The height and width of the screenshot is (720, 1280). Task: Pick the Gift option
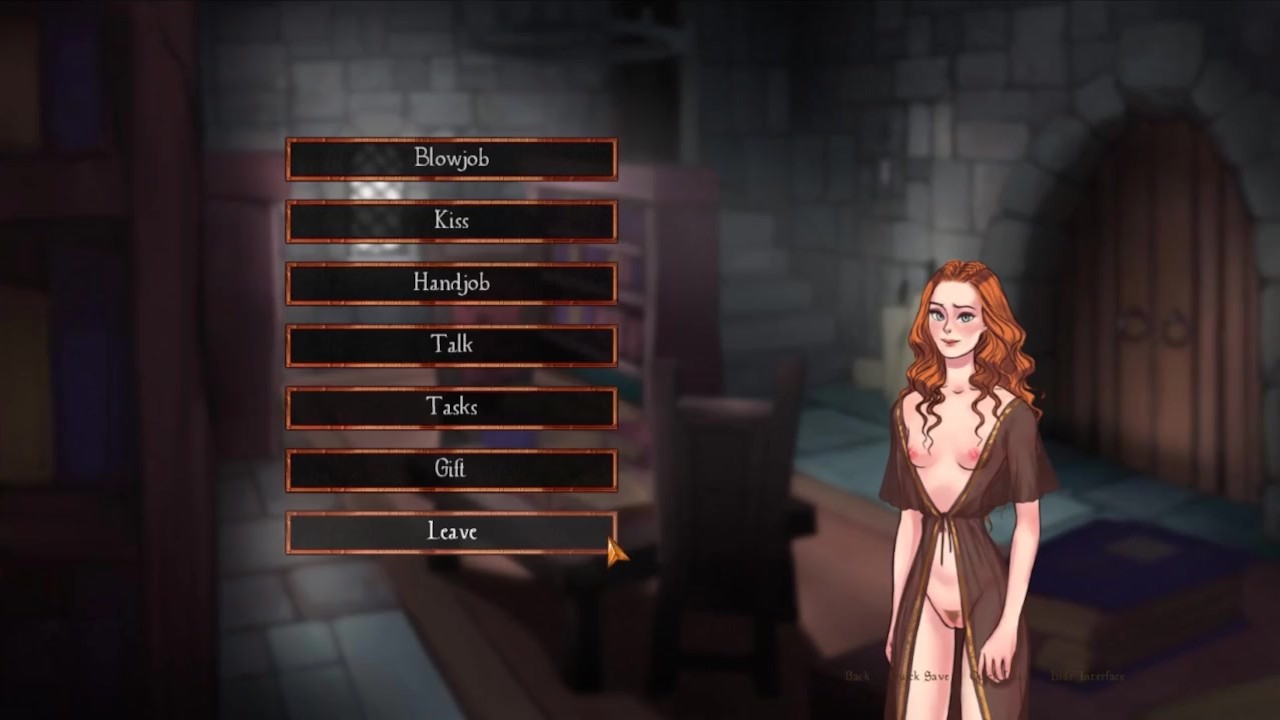click(451, 469)
